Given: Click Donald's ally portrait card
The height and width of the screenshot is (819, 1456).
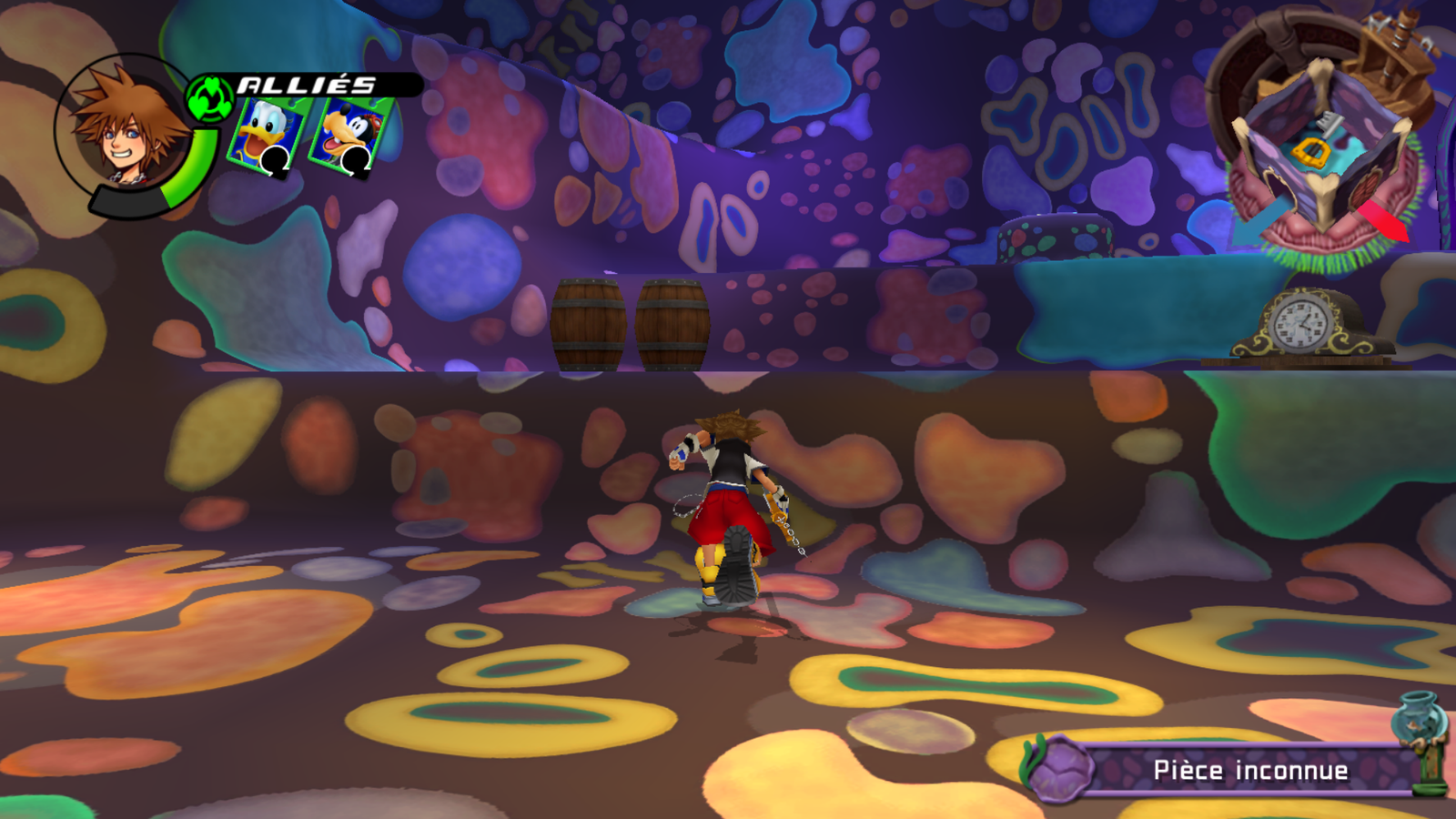Looking at the screenshot, I should click(265, 135).
